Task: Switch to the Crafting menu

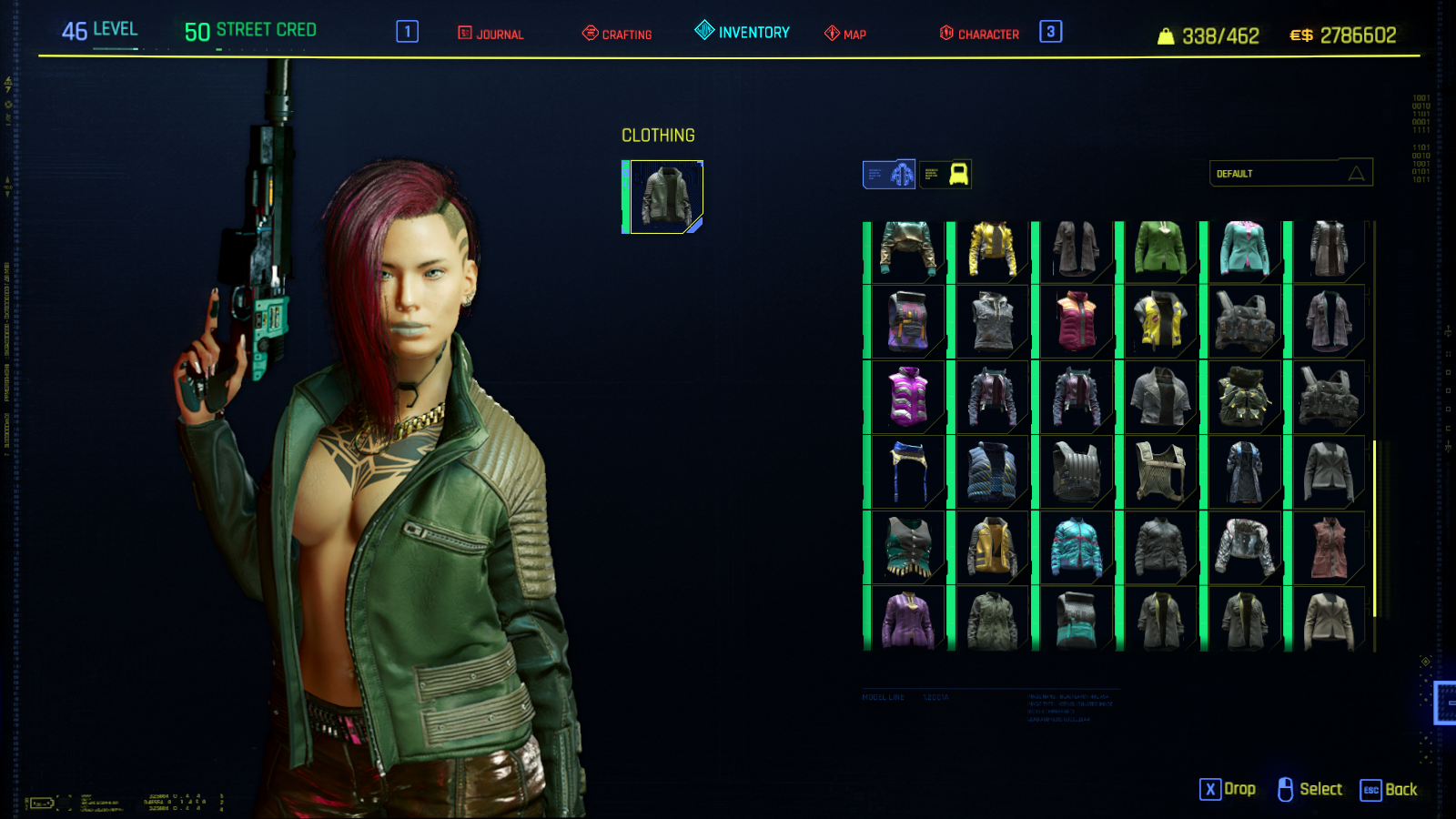Action: point(617,34)
